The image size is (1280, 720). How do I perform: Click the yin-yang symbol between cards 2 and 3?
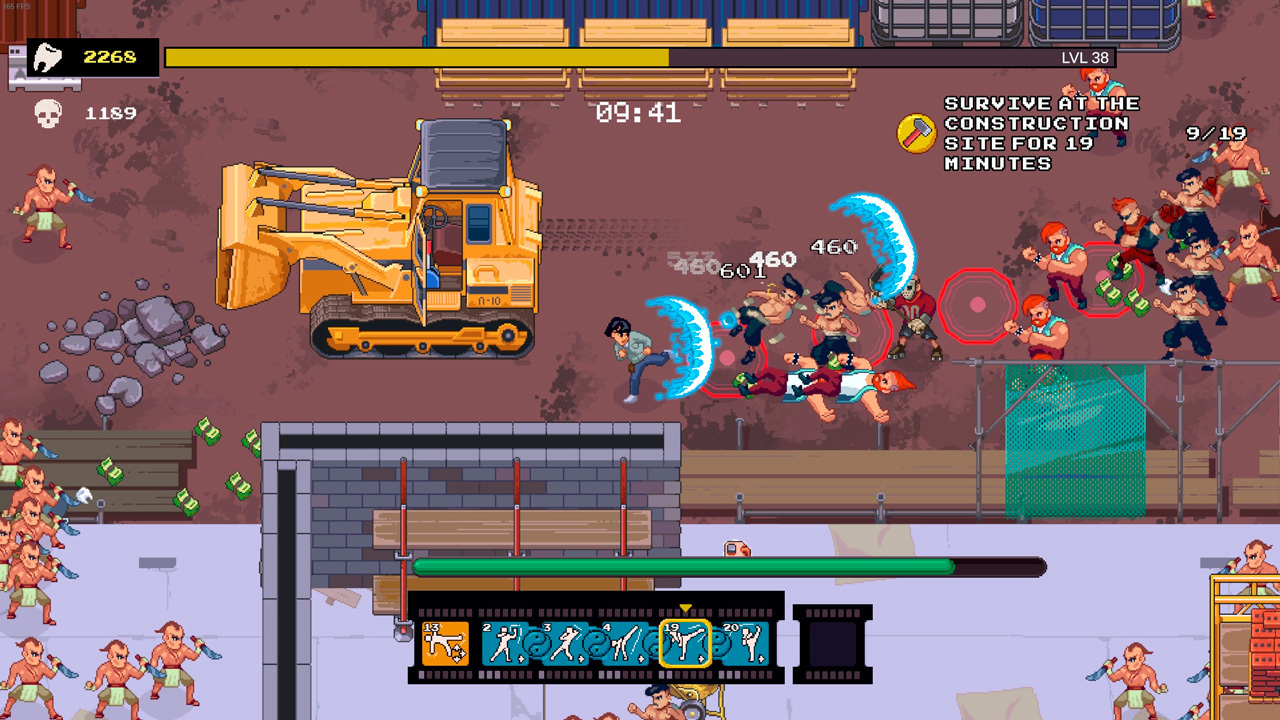pos(539,642)
